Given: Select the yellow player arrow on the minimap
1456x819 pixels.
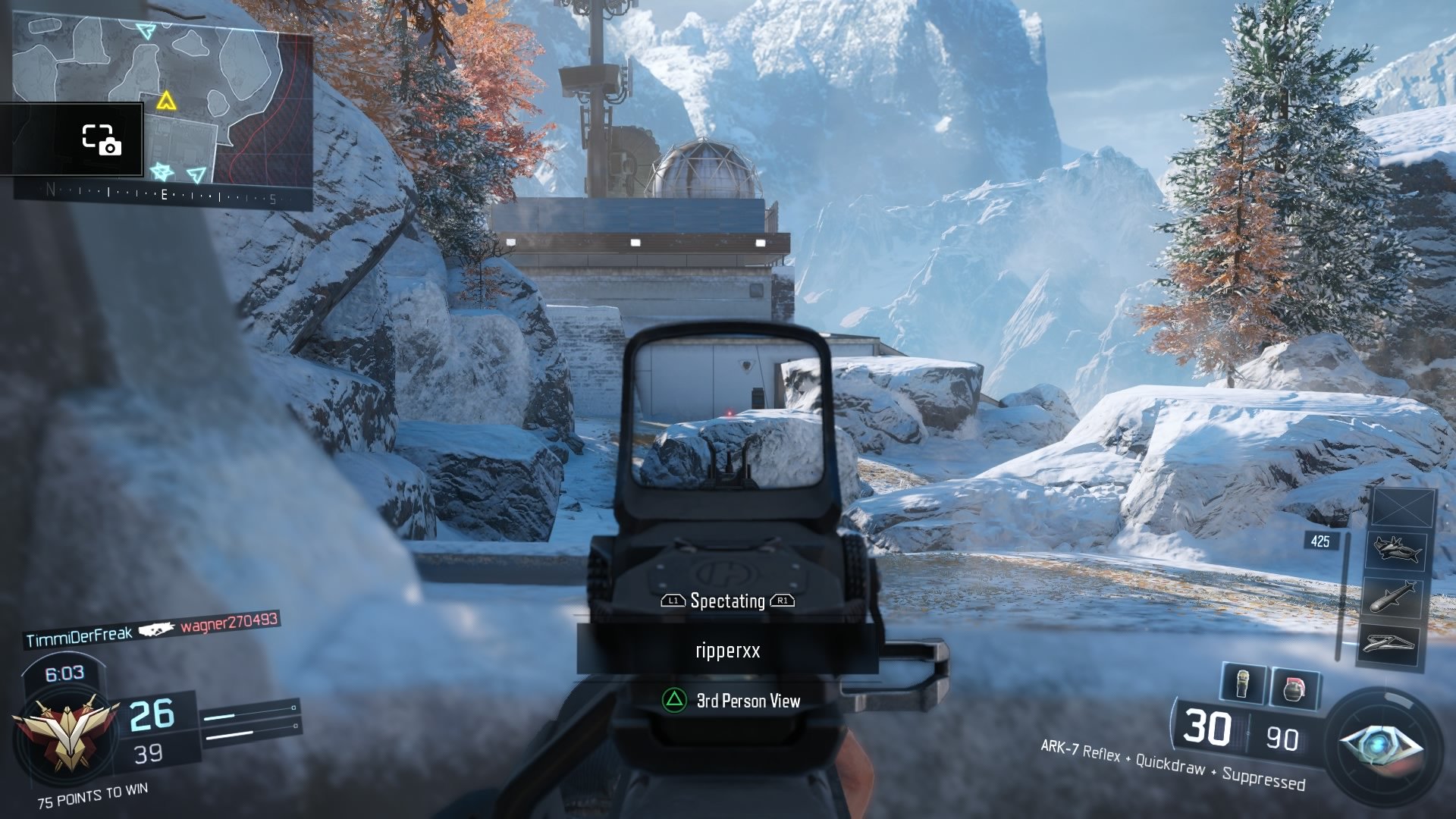Looking at the screenshot, I should [x=166, y=101].
